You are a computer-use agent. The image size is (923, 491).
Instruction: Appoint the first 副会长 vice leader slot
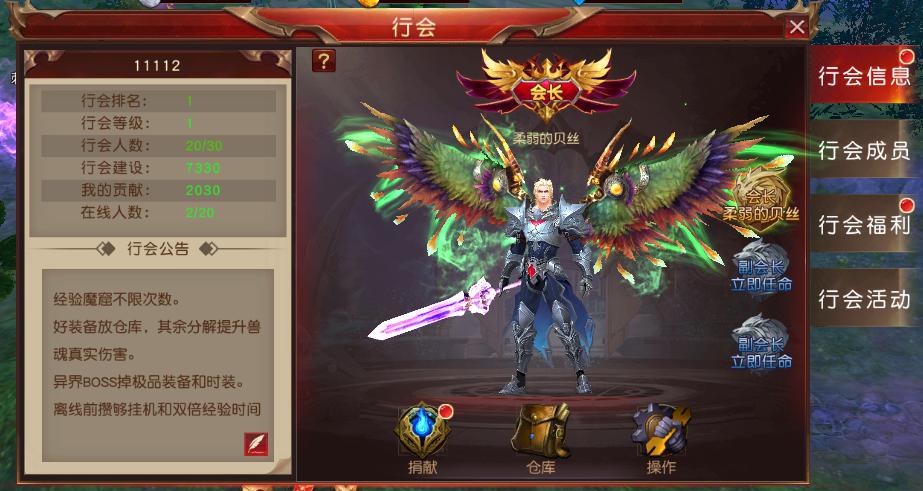pyautogui.click(x=764, y=268)
